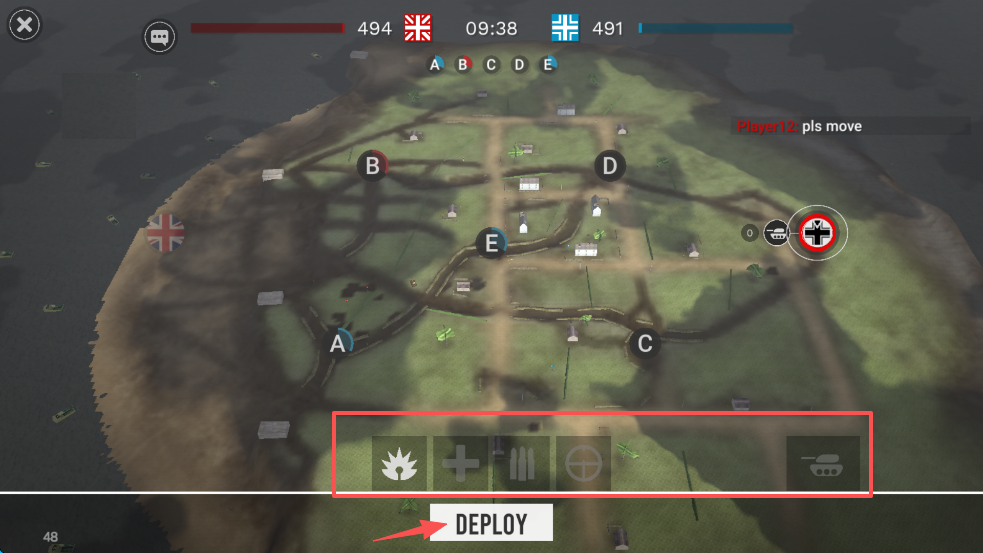Close the deploy map screen

tap(25, 25)
